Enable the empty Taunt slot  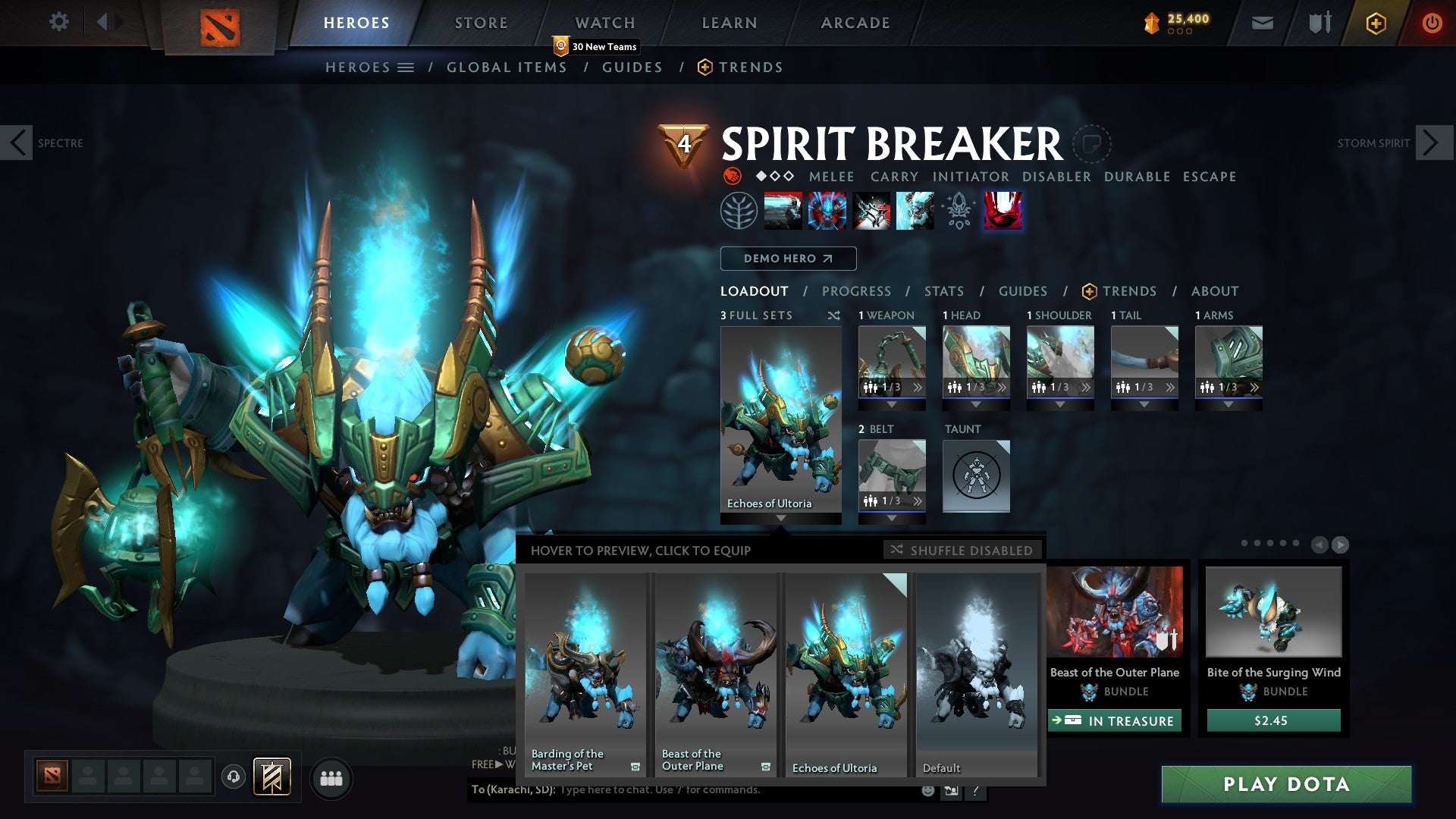(976, 476)
